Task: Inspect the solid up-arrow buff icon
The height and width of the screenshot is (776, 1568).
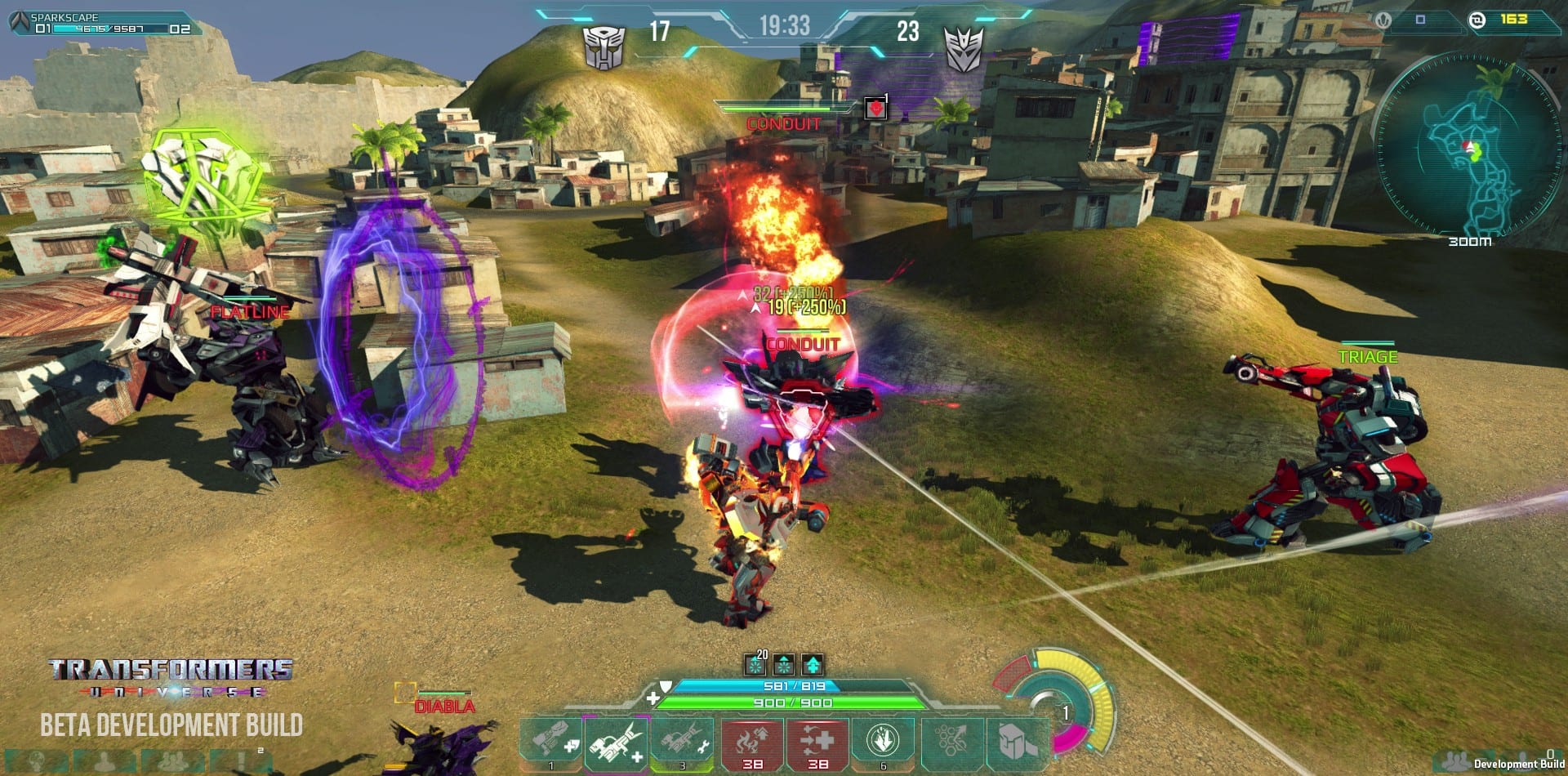Action: point(813,664)
